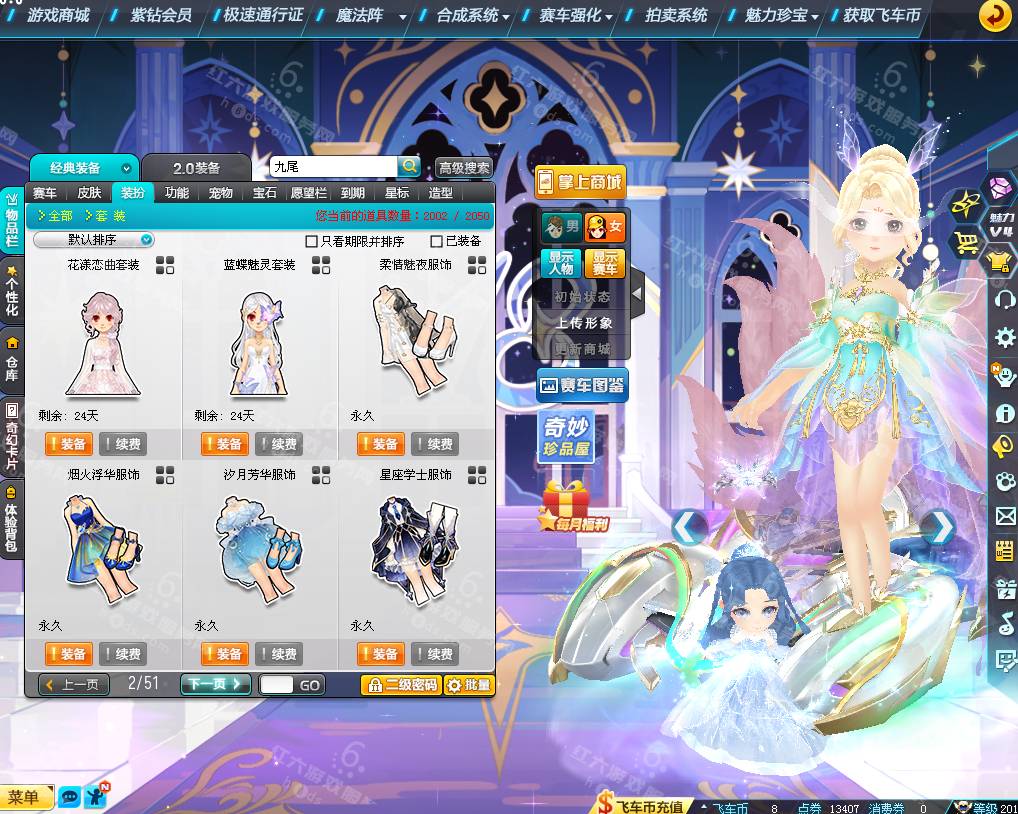Viewport: 1018px width, 814px height.
Task: Open the 赛车图鉴 car encyclopedia
Action: (x=582, y=384)
